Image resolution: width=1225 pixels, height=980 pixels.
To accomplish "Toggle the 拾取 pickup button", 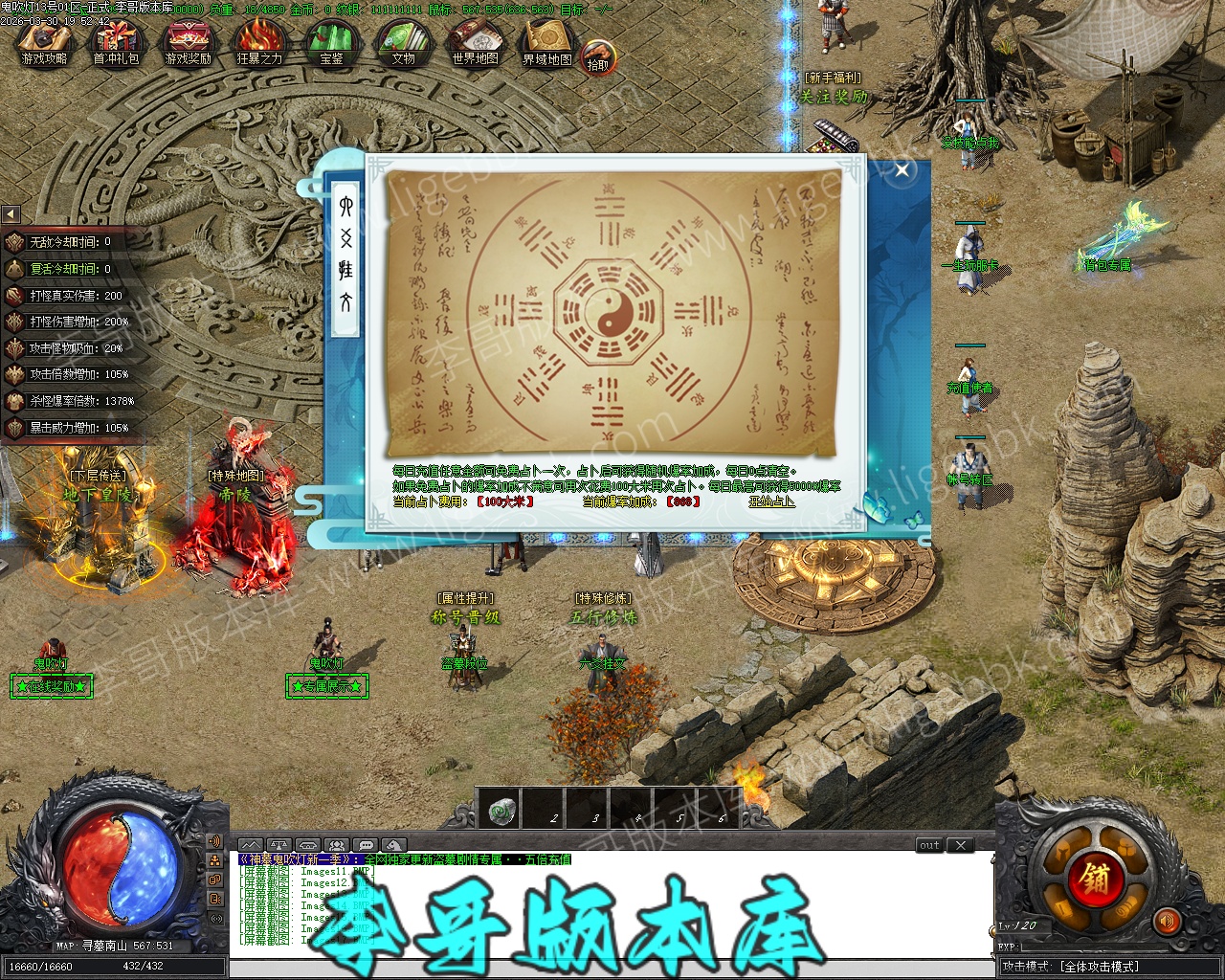I will coord(597,59).
